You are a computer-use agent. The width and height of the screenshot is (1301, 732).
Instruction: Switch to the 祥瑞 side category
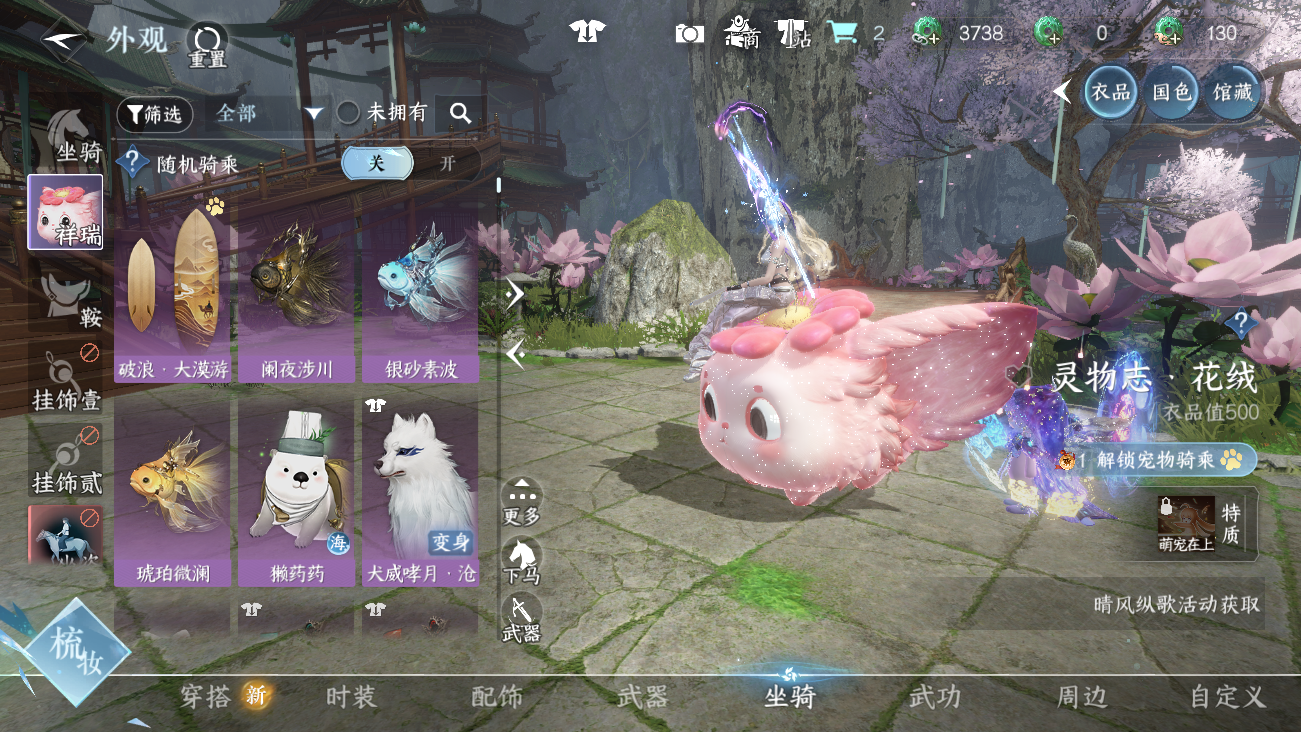65,213
